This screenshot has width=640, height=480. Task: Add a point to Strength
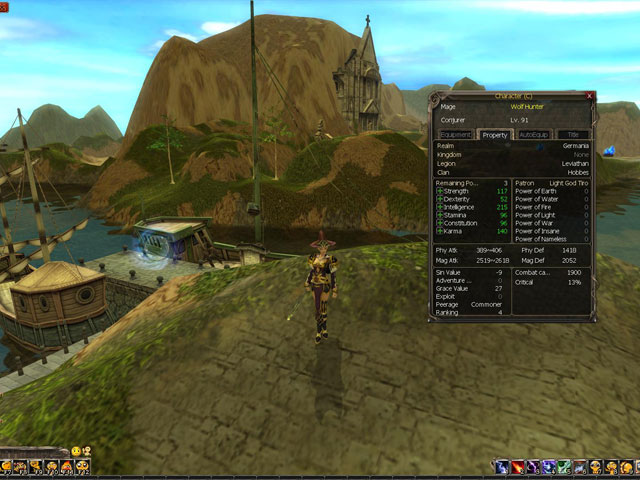pyautogui.click(x=439, y=191)
